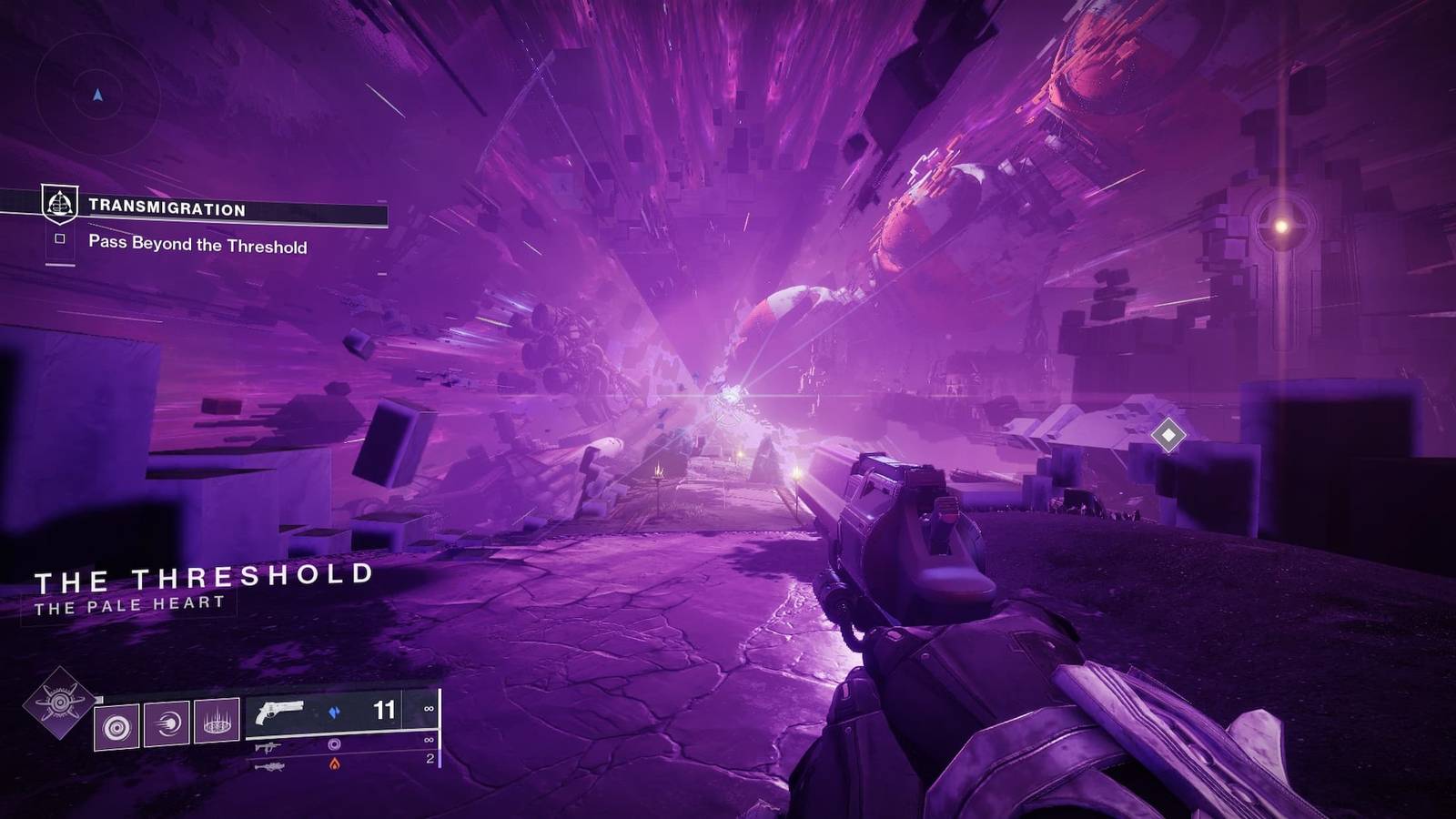Screen dimensions: 1456x819
Task: Use the vortex grenade ability icon
Action: tap(117, 725)
